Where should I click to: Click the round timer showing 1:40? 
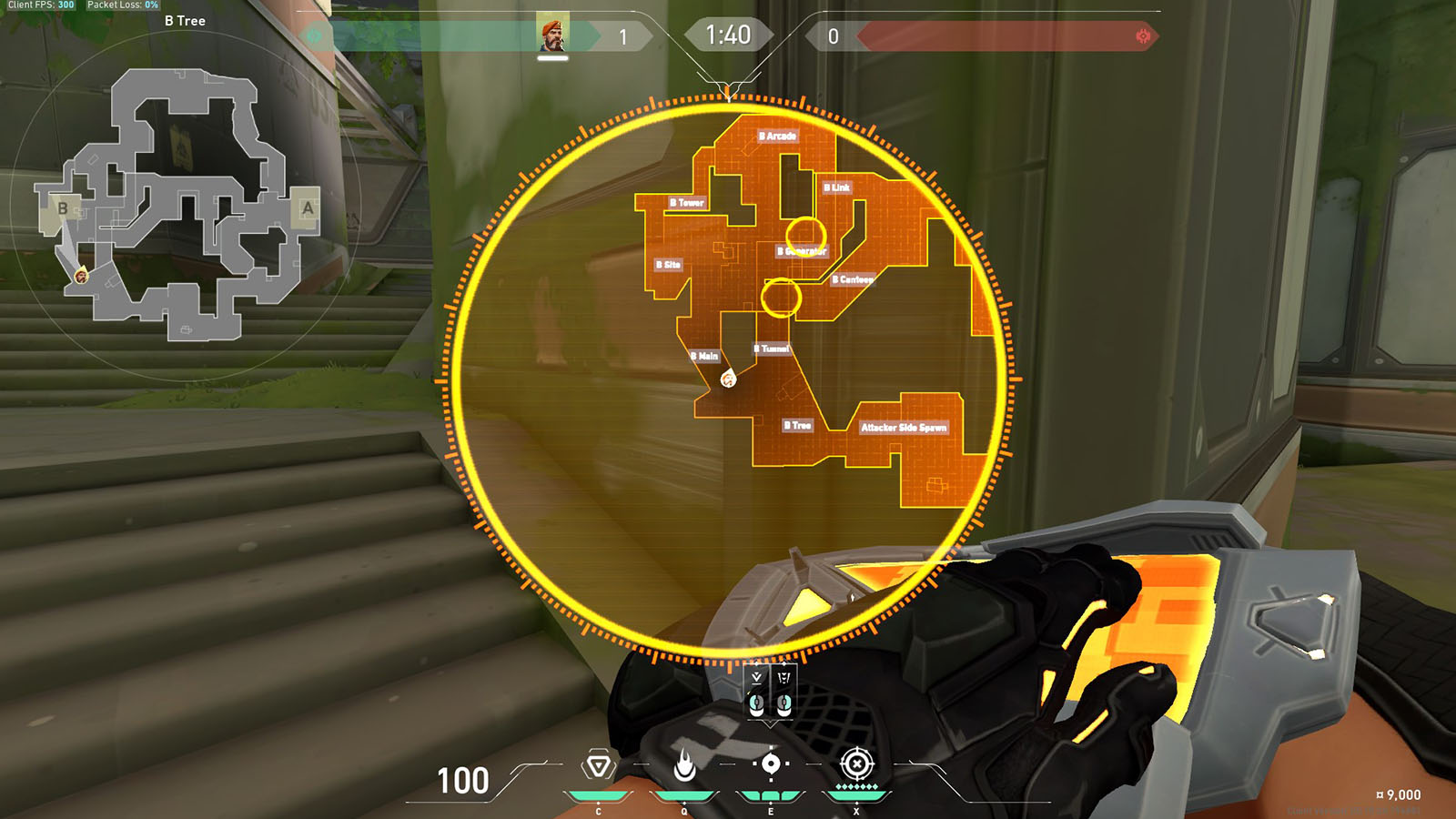coord(727,35)
